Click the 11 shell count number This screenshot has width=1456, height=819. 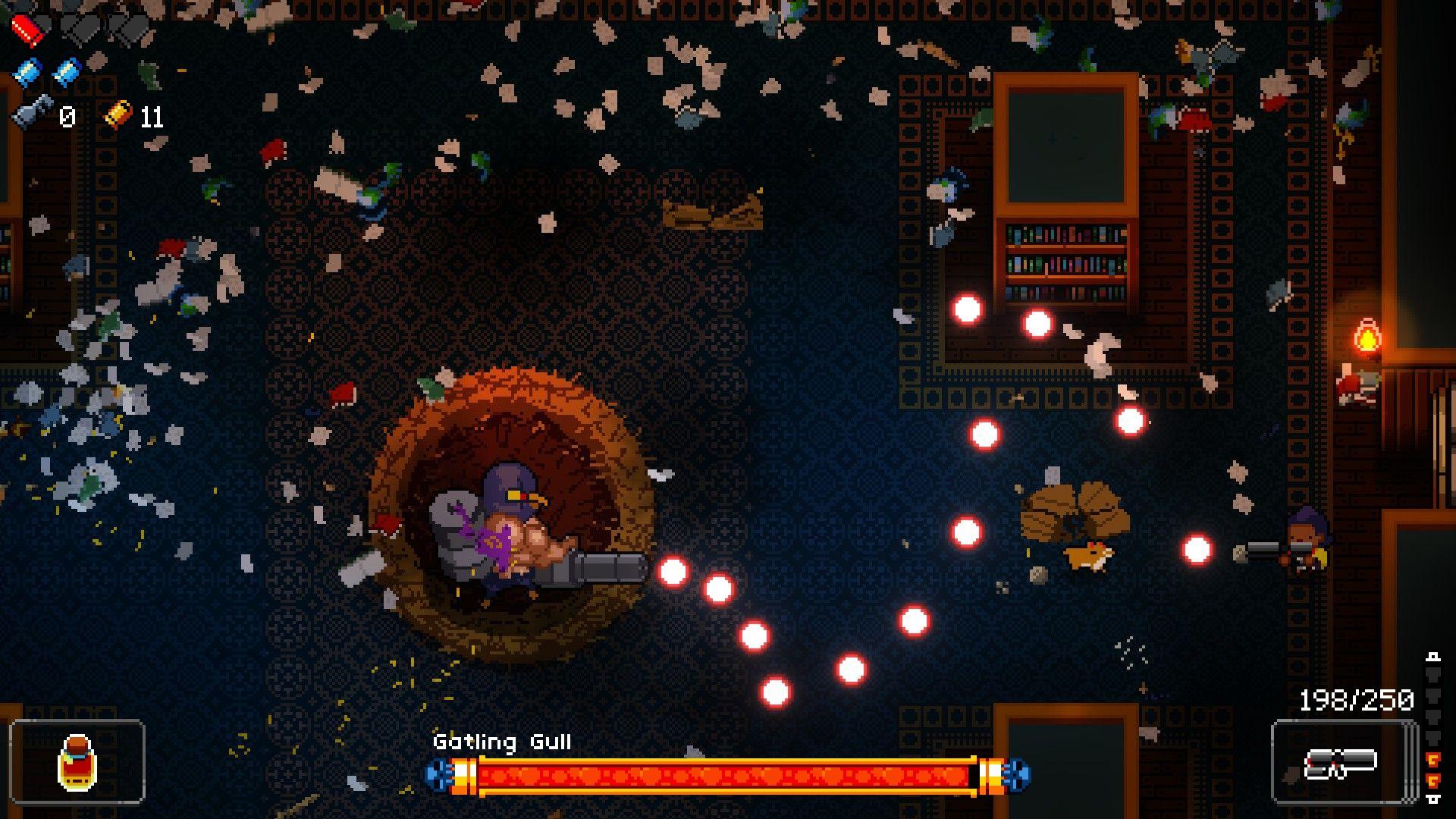(x=152, y=115)
